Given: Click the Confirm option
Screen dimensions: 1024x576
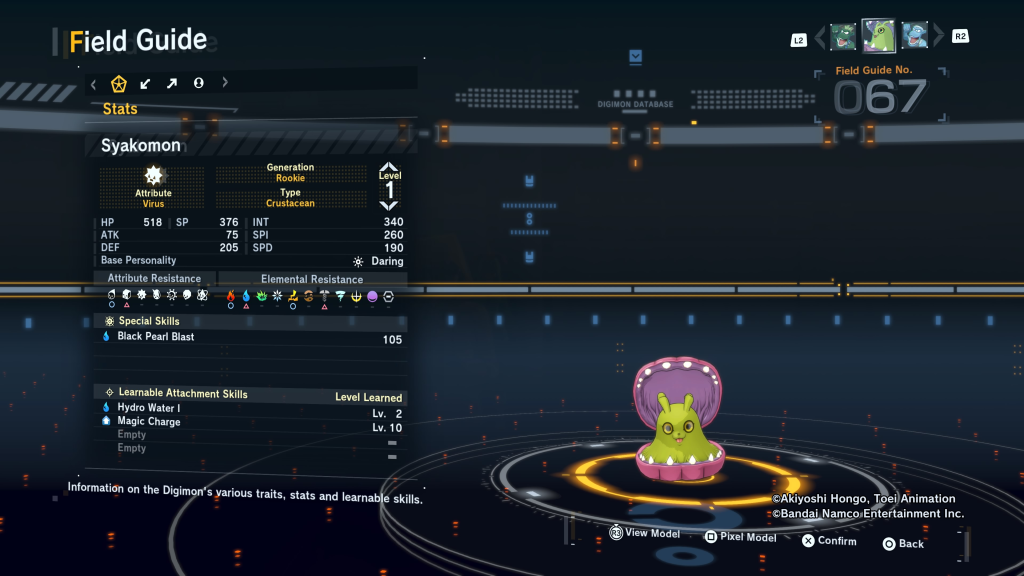Looking at the screenshot, I should 829,541.
